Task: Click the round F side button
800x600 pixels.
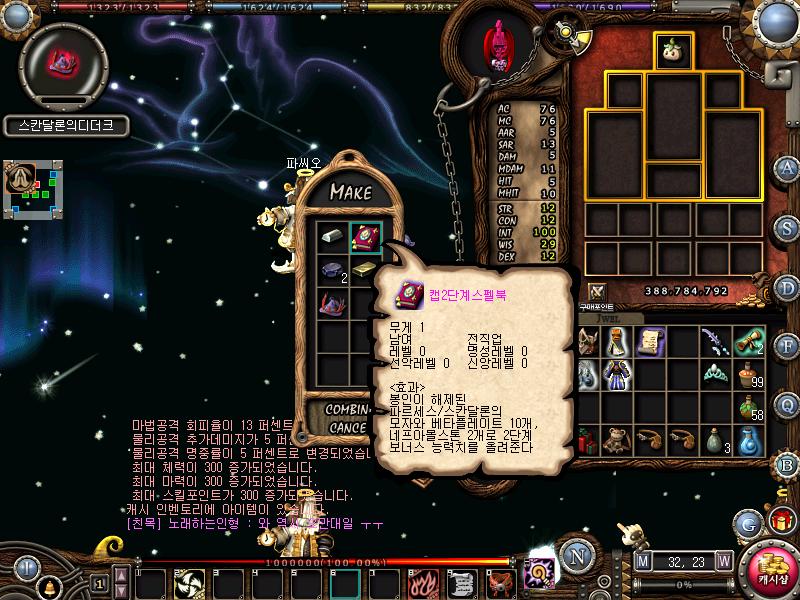Action: (788, 346)
